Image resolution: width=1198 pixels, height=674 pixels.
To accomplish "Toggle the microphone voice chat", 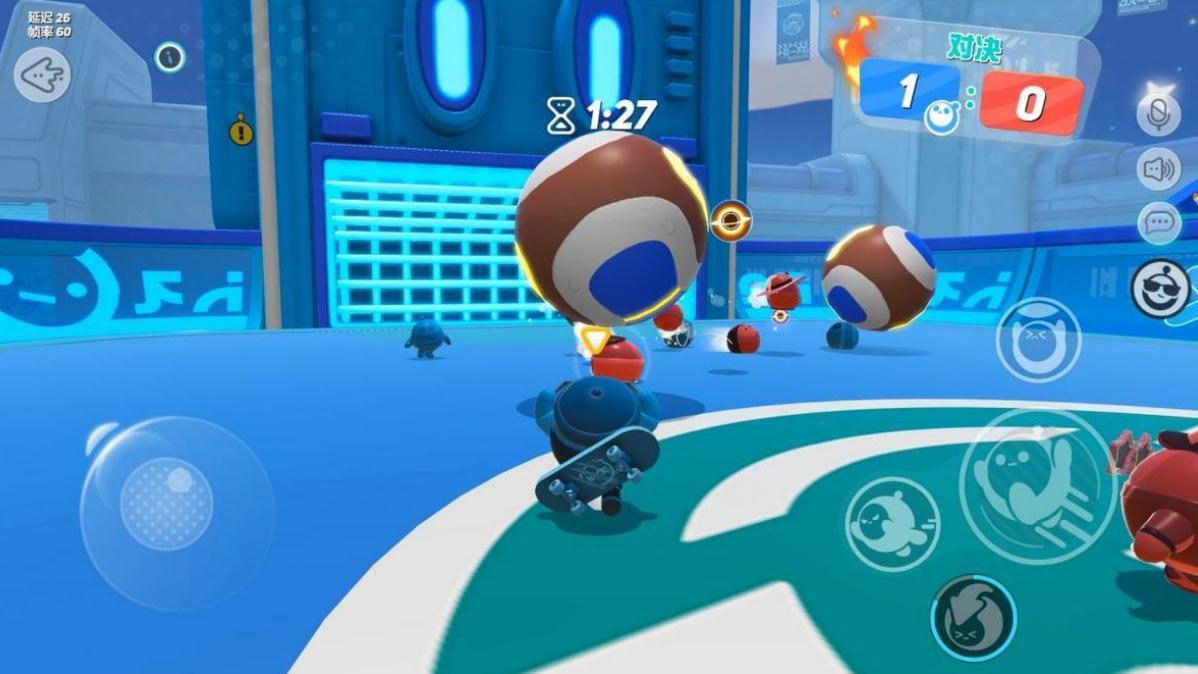I will click(1159, 114).
